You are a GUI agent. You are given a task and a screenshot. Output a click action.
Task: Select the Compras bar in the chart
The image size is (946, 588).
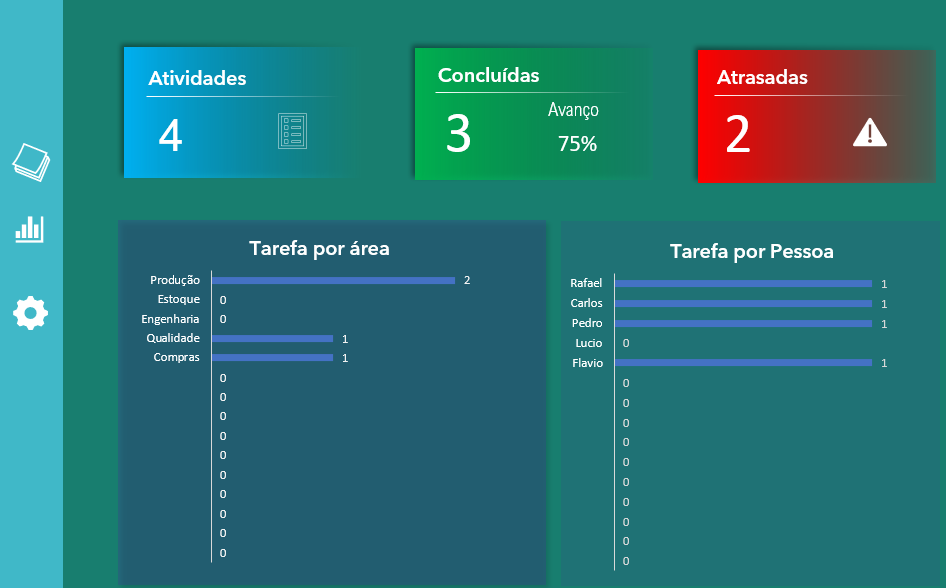[272, 357]
